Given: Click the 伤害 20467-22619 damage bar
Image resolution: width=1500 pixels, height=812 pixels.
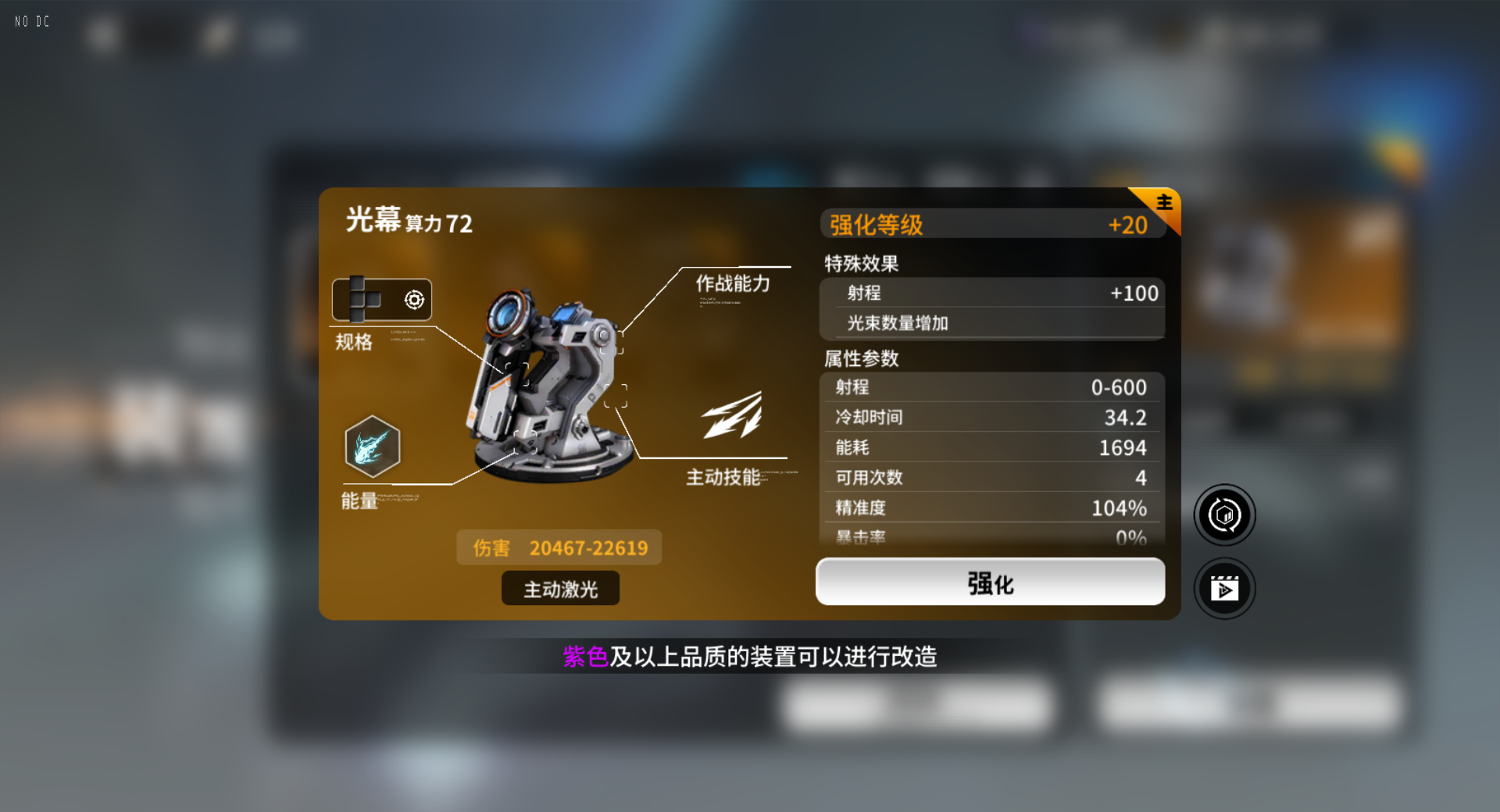Looking at the screenshot, I should click(x=559, y=547).
